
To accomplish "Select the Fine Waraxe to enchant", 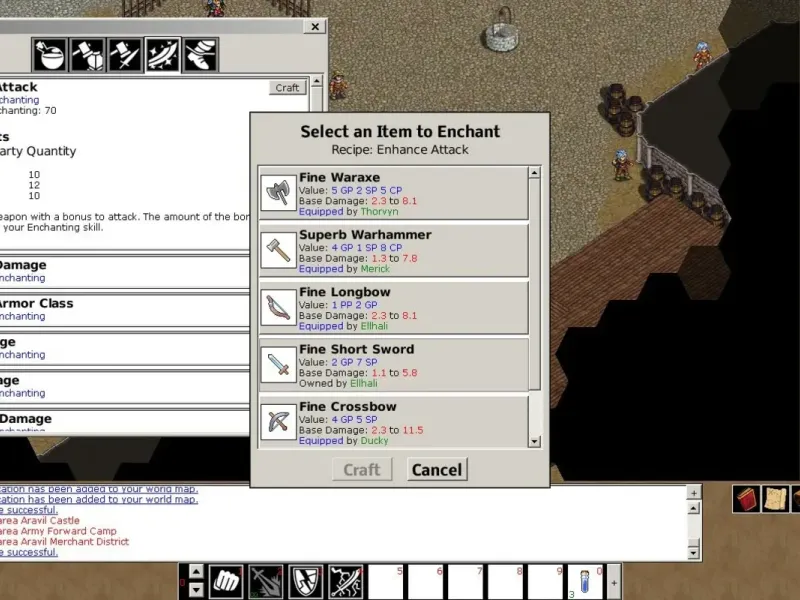I will (393, 192).
